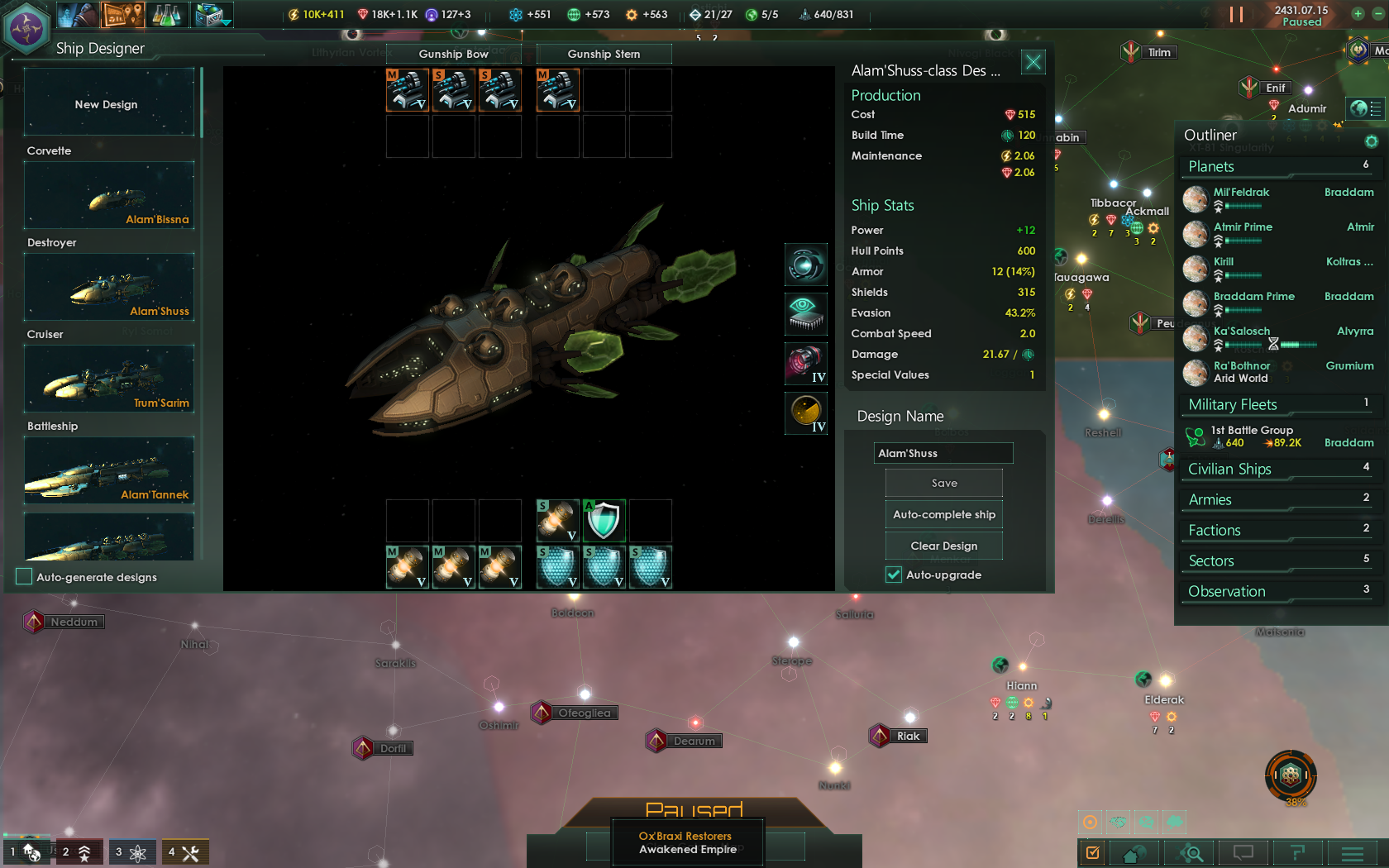1389x868 pixels.
Task: Enable Auto-generate designs checkbox
Action: (24, 577)
